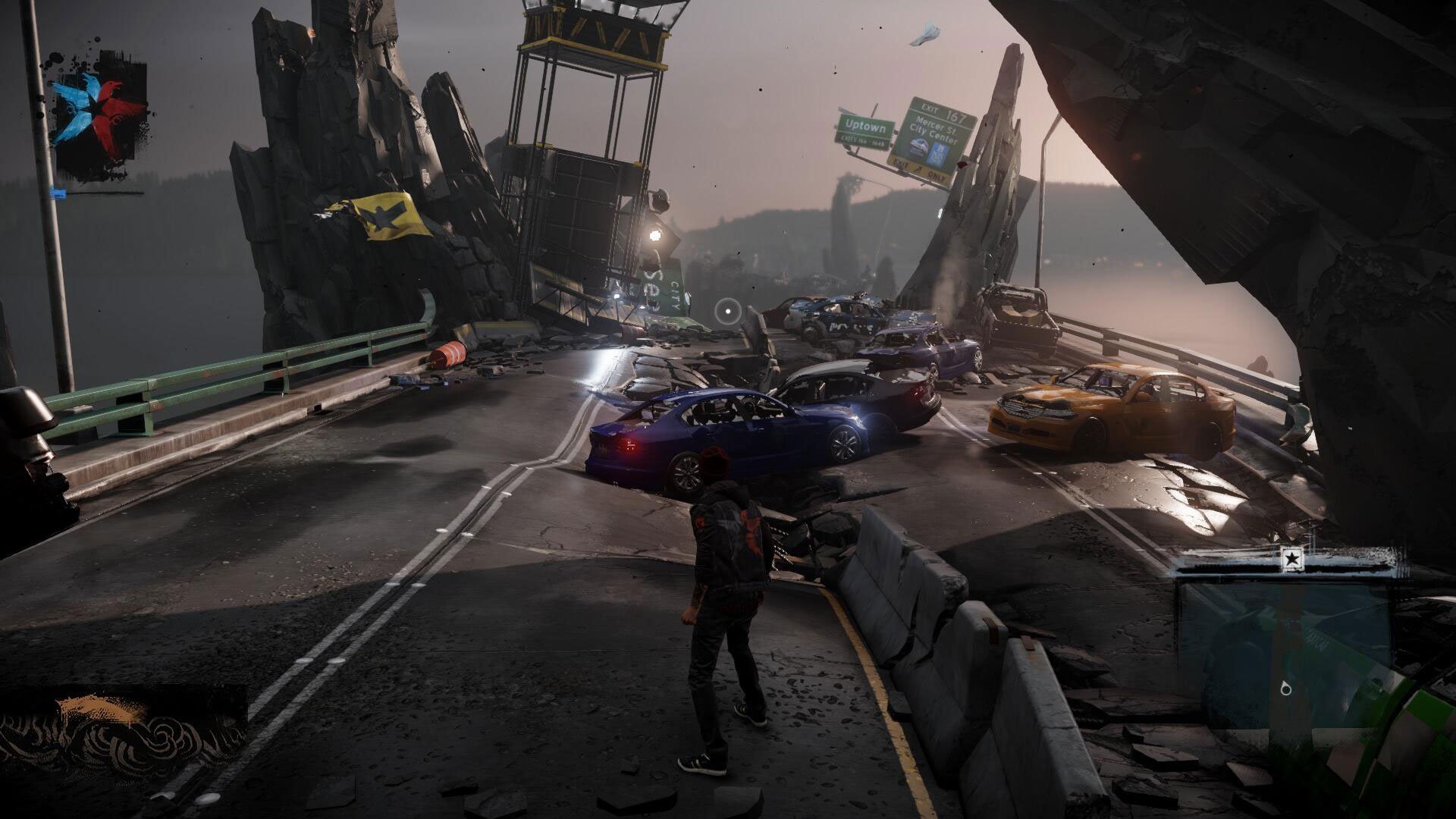Image resolution: width=1456 pixels, height=819 pixels.
Task: Select the Uptown highway sign
Action: (x=864, y=125)
